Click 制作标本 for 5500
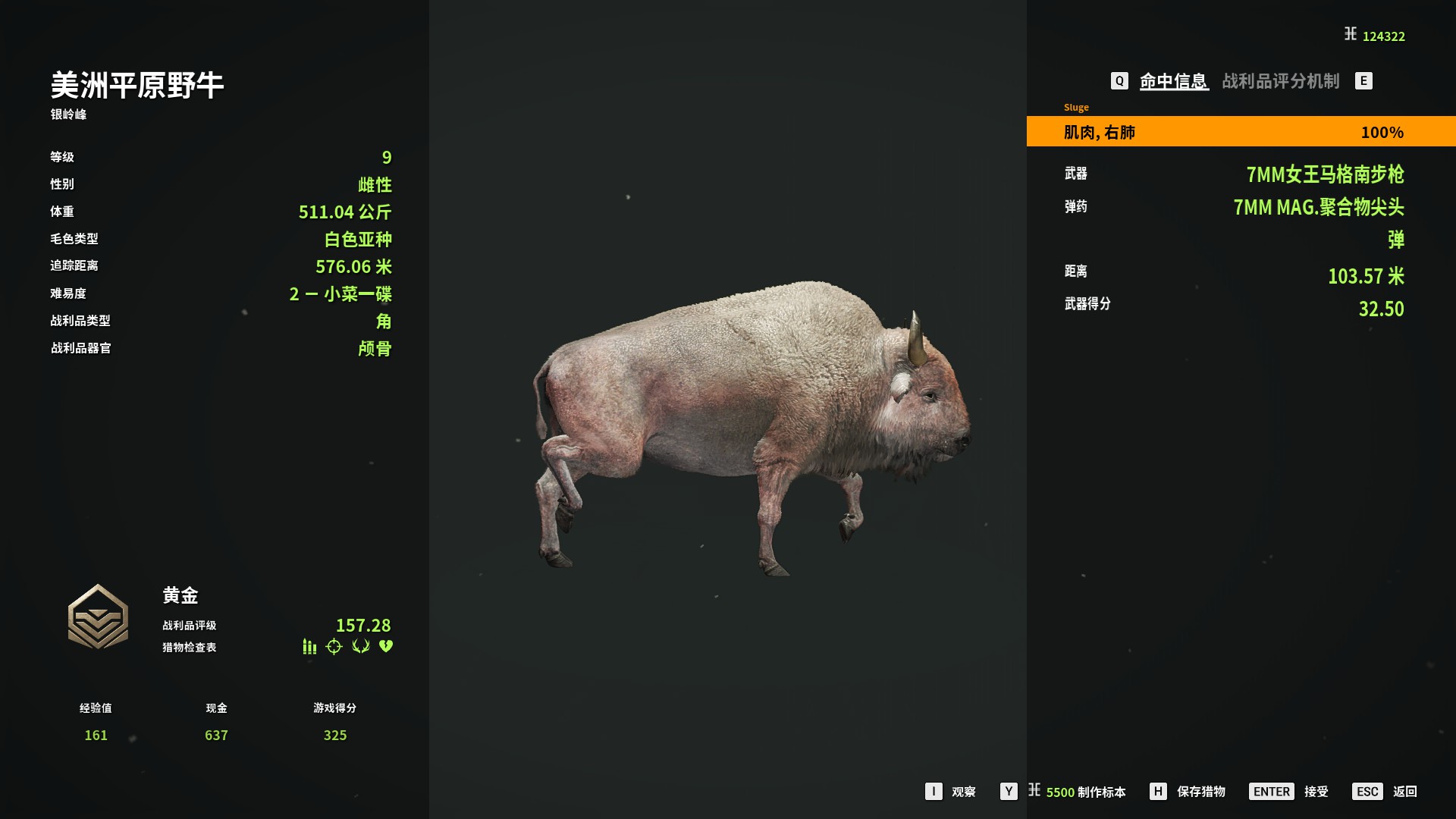 [x=1085, y=792]
